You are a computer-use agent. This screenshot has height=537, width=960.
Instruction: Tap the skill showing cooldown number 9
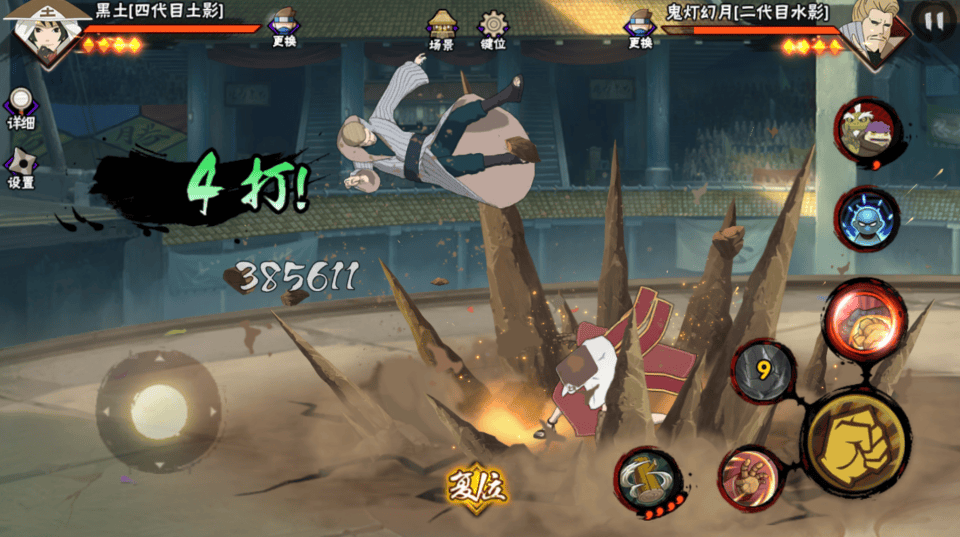(x=764, y=372)
